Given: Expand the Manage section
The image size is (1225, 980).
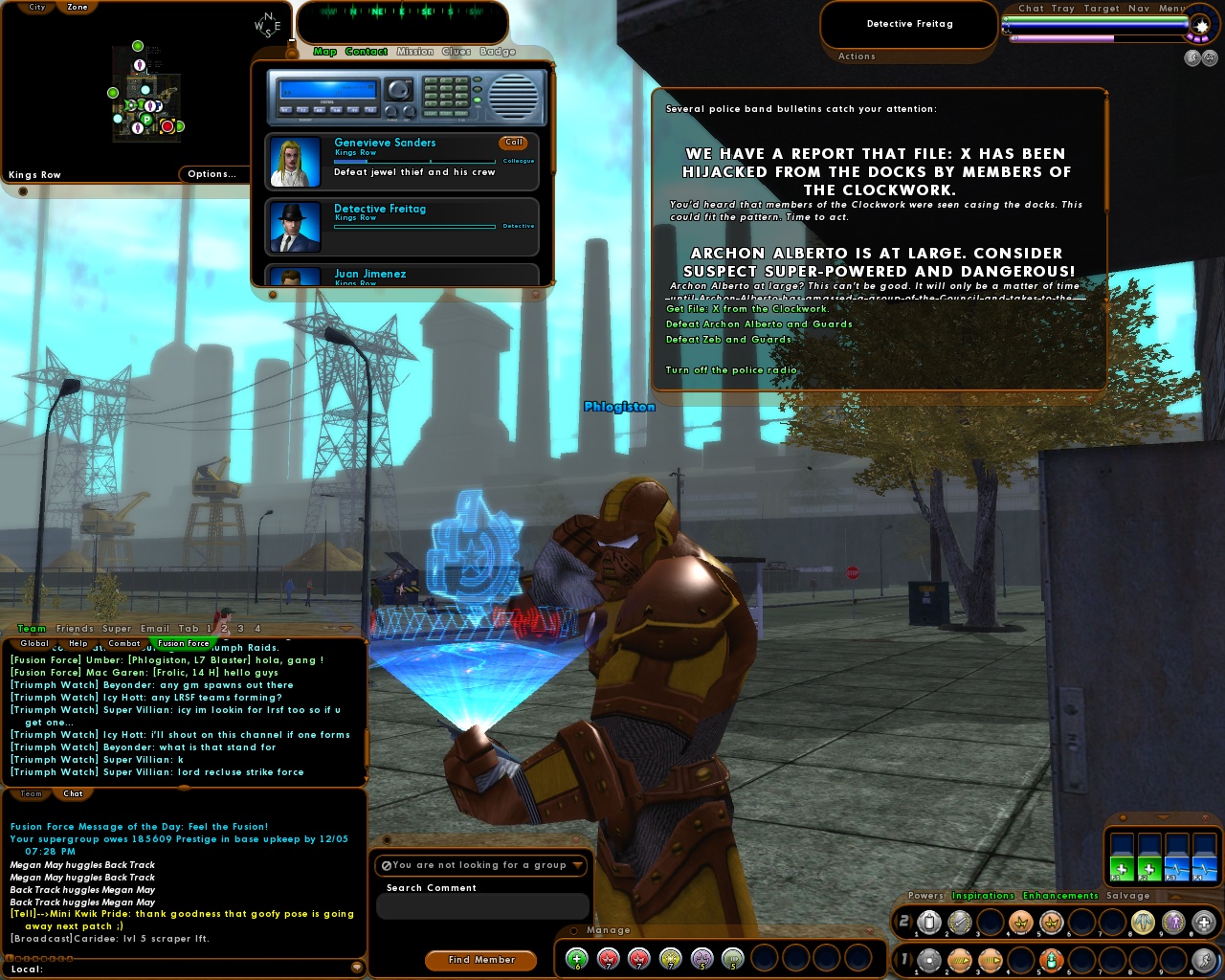Looking at the screenshot, I should pyautogui.click(x=607, y=929).
